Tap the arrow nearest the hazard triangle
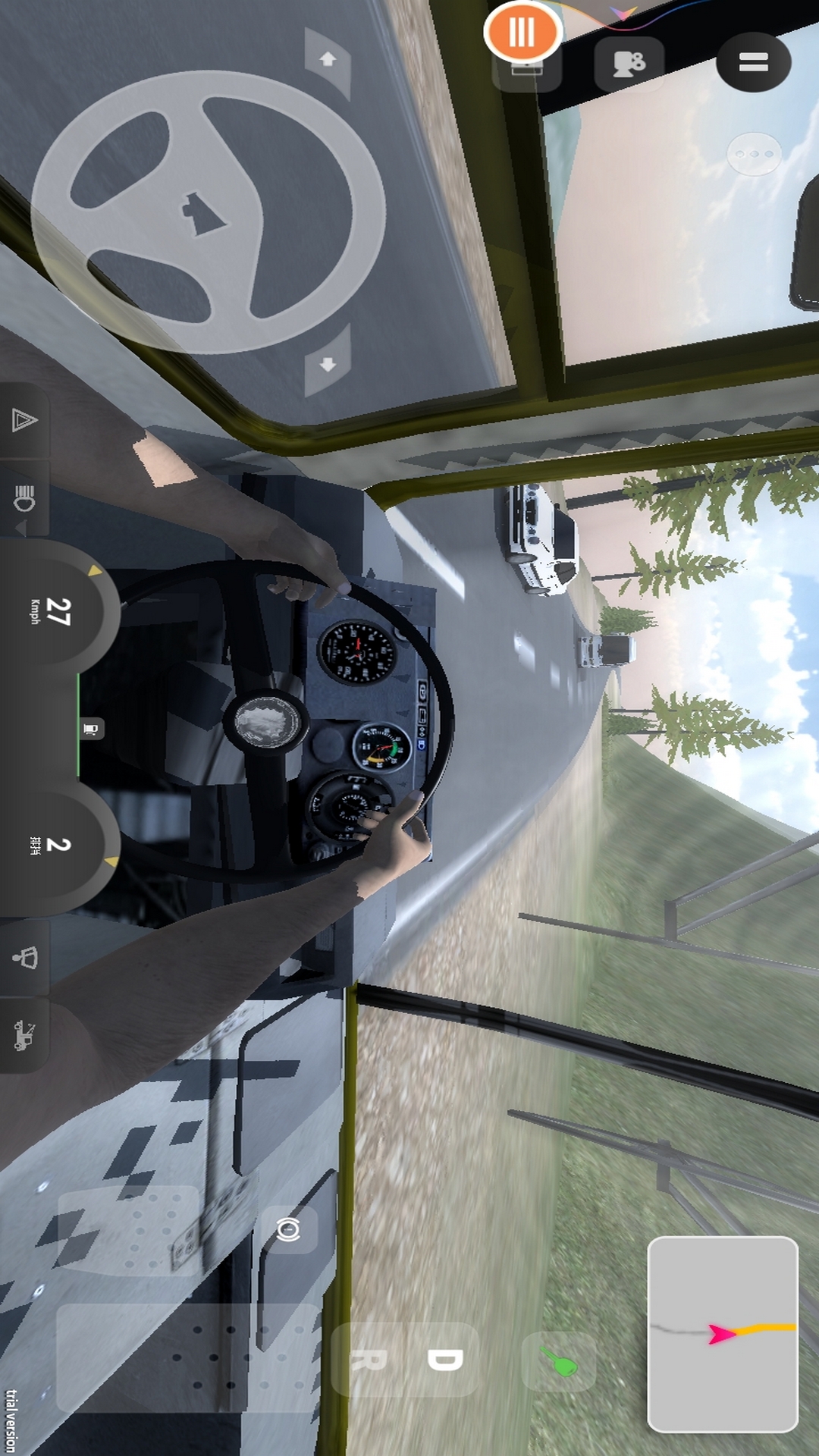The image size is (819, 1456). tap(328, 365)
